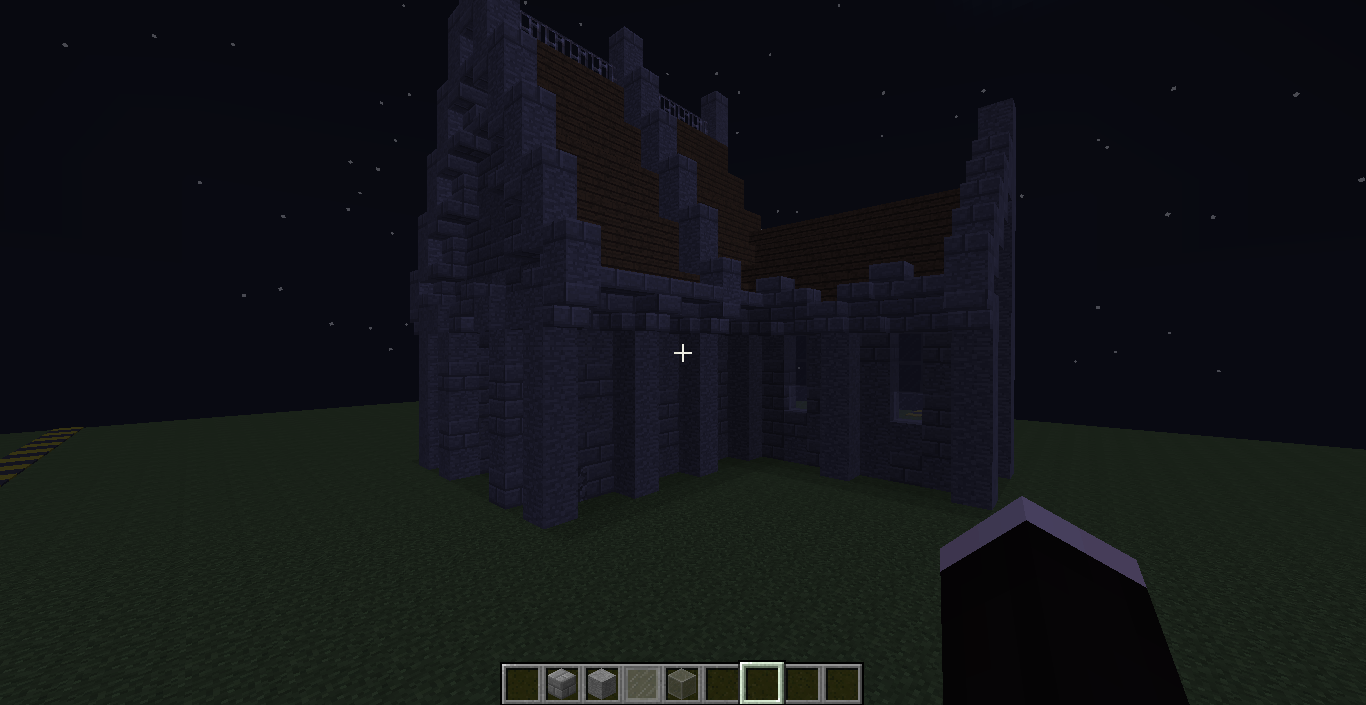Screen dimensions: 1366x705
Task: Choose the flat glass pane hotbar slot
Action: (641, 684)
